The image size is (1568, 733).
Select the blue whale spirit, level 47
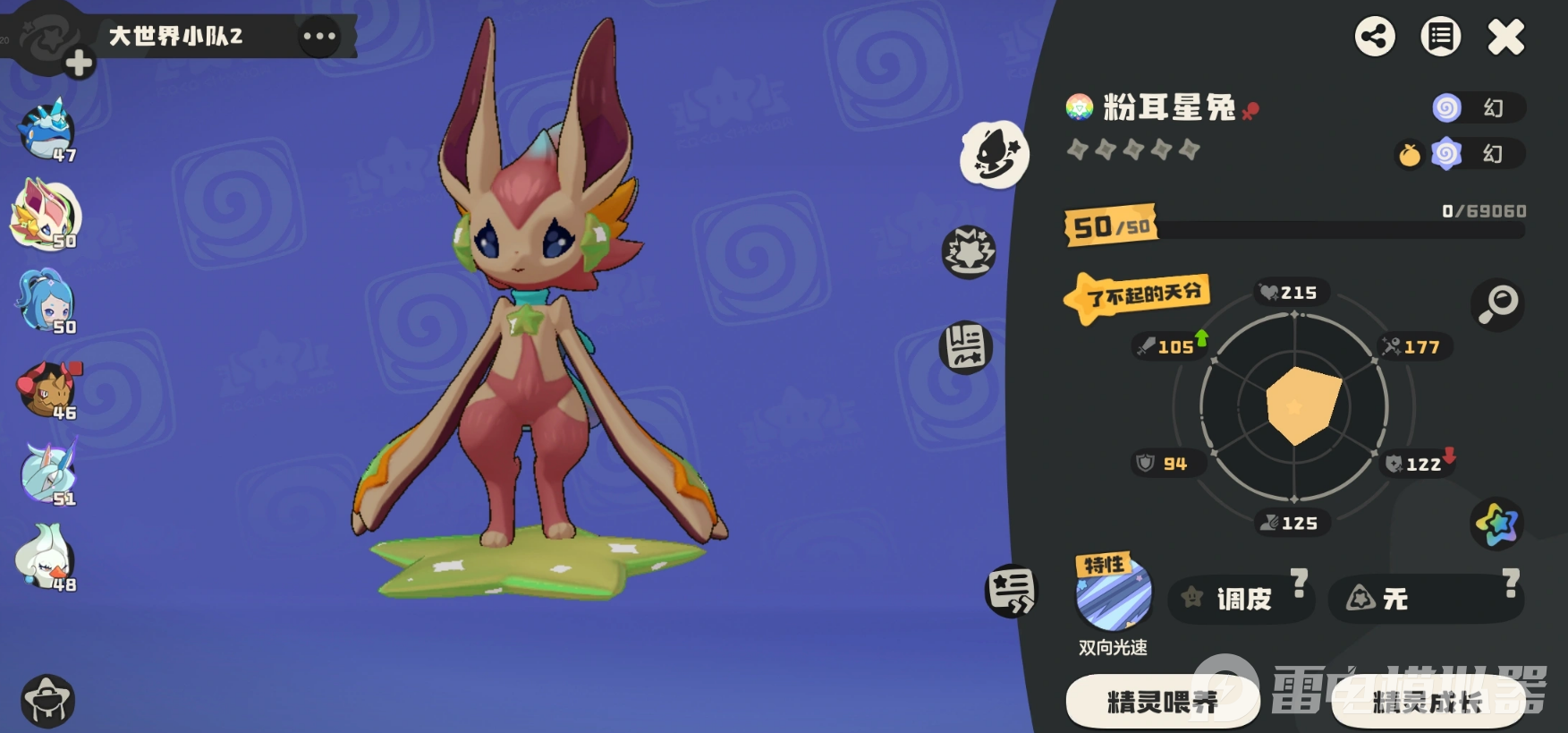point(47,132)
